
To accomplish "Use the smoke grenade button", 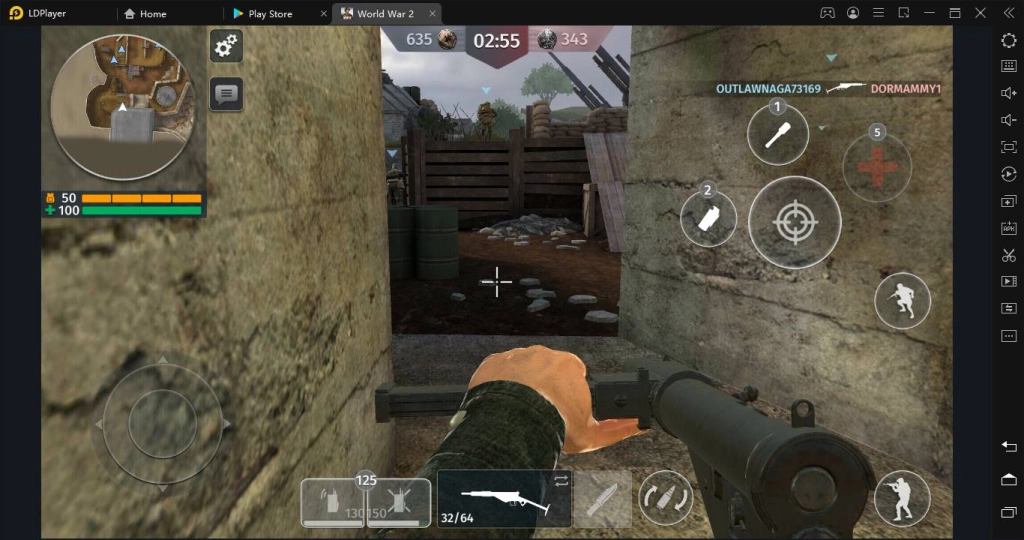I will click(709, 219).
